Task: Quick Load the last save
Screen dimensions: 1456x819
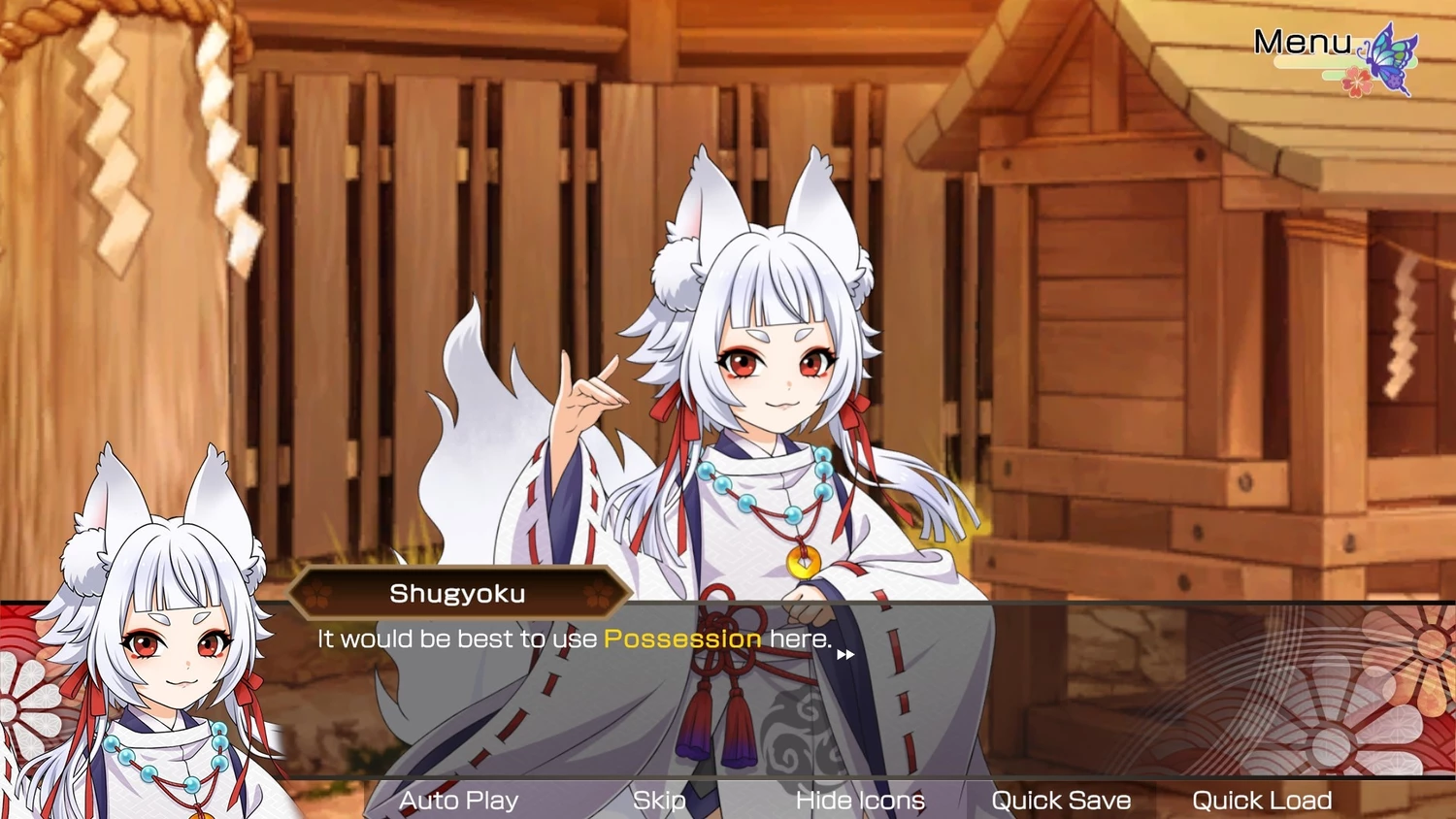Action: click(1261, 801)
